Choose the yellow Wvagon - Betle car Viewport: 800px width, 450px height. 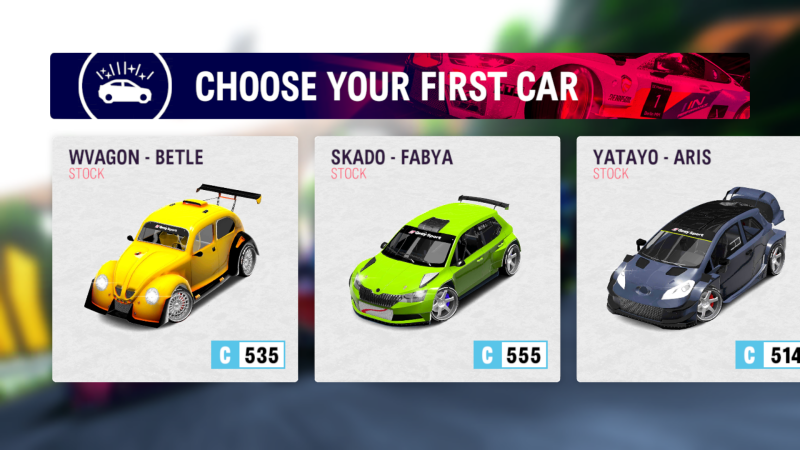pos(175,258)
